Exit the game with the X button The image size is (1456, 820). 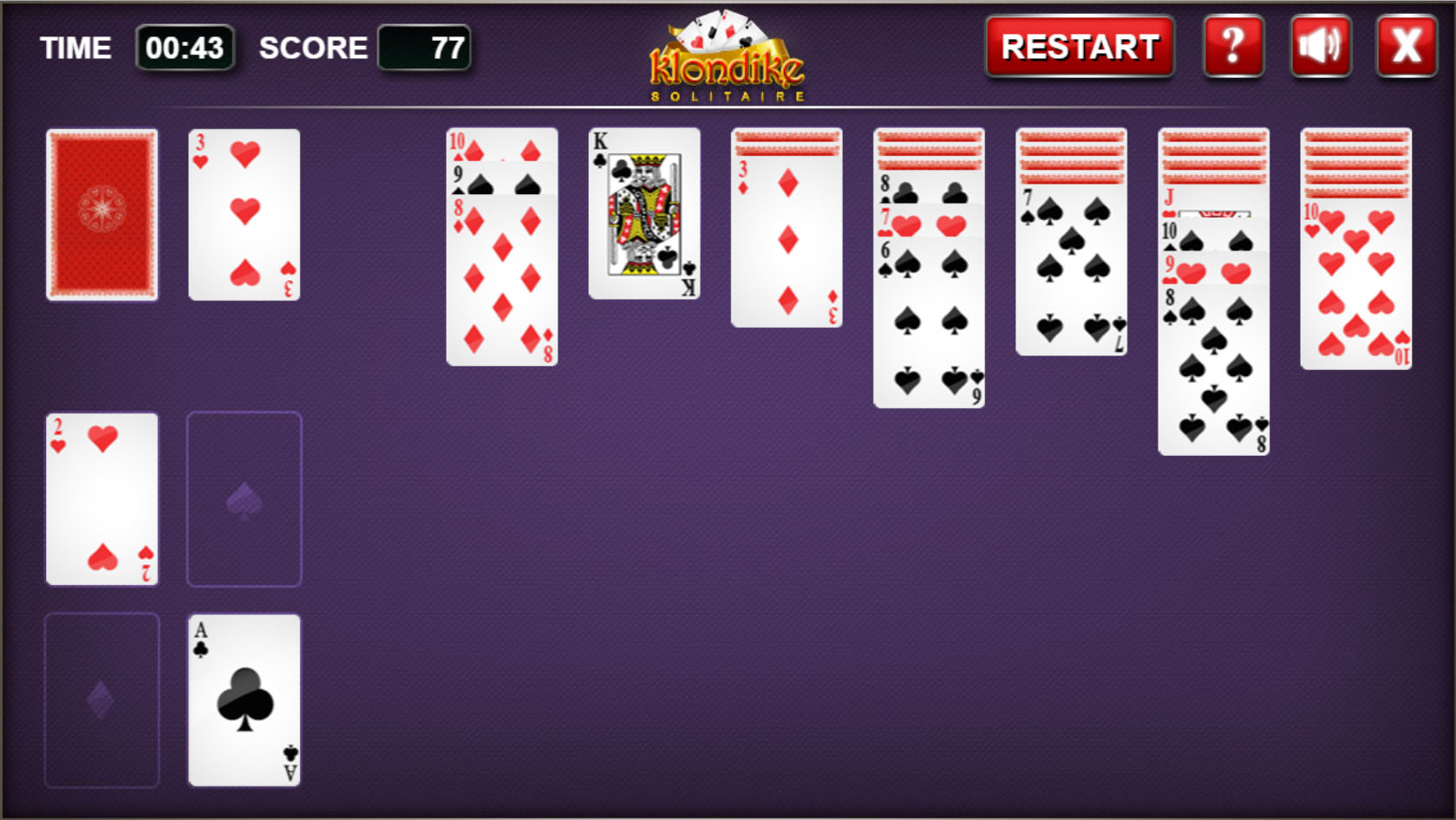1405,47
